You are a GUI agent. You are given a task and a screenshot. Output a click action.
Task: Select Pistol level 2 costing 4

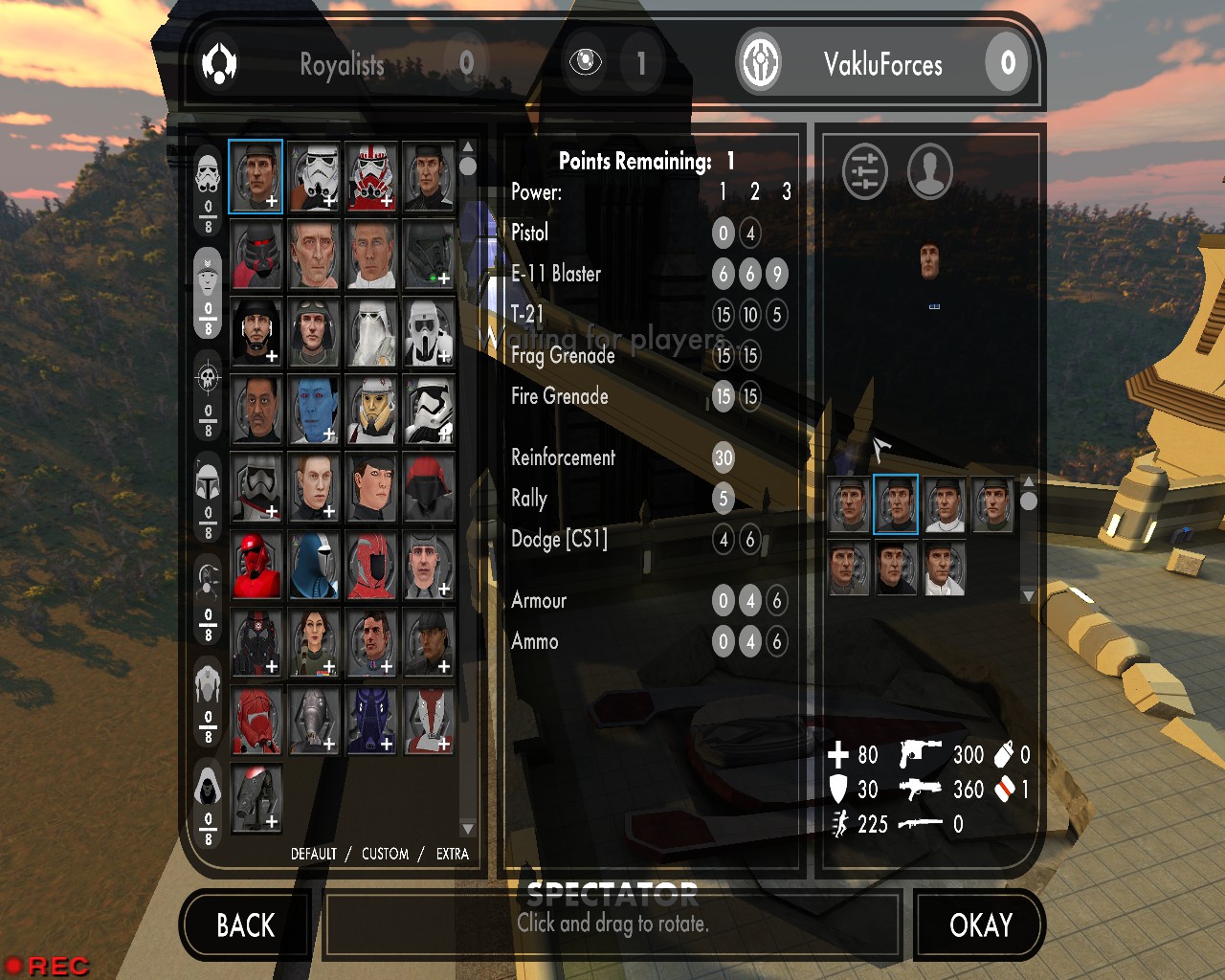point(750,234)
